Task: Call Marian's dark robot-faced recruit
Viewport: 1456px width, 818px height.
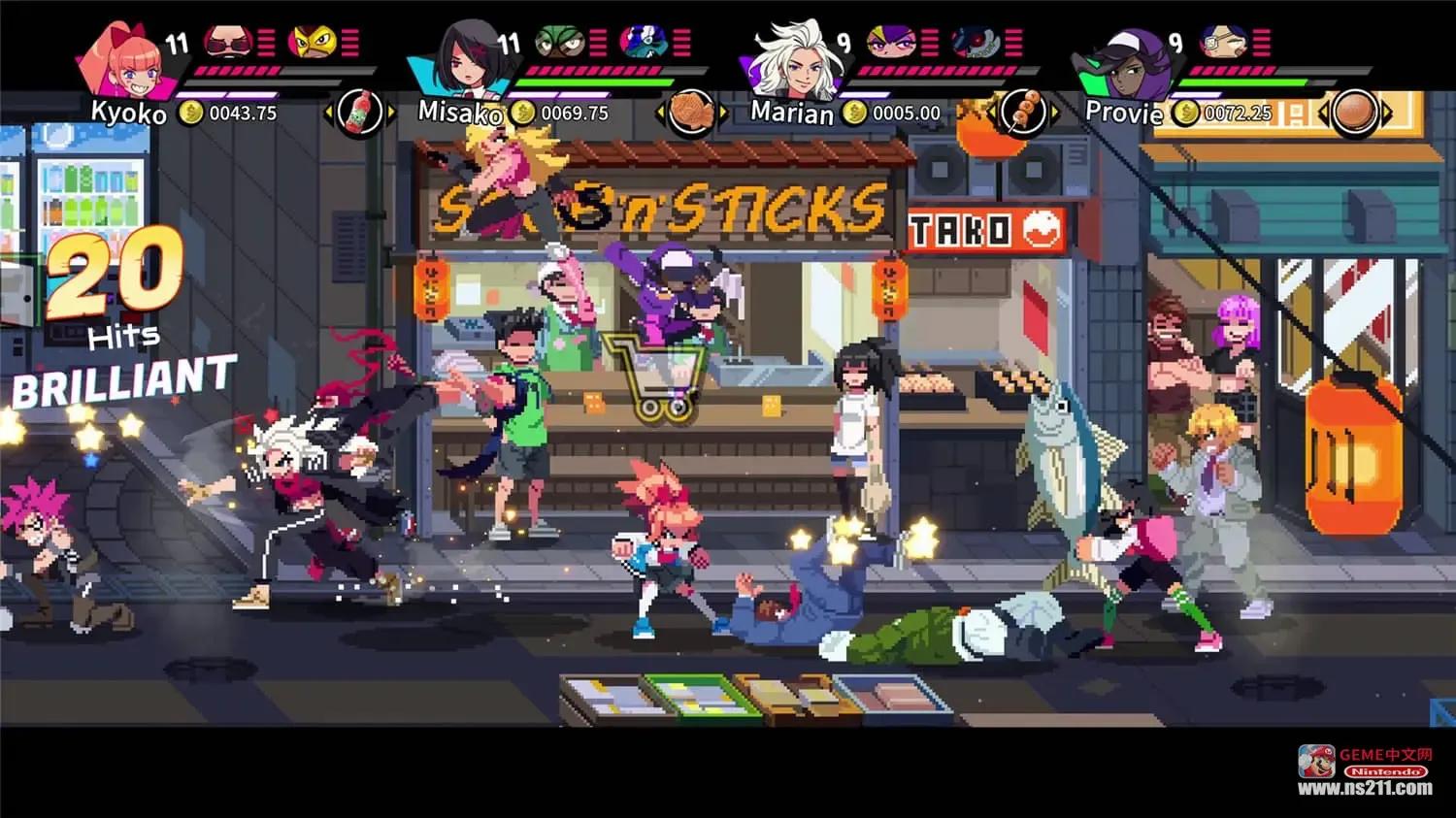Action: pyautogui.click(x=975, y=43)
